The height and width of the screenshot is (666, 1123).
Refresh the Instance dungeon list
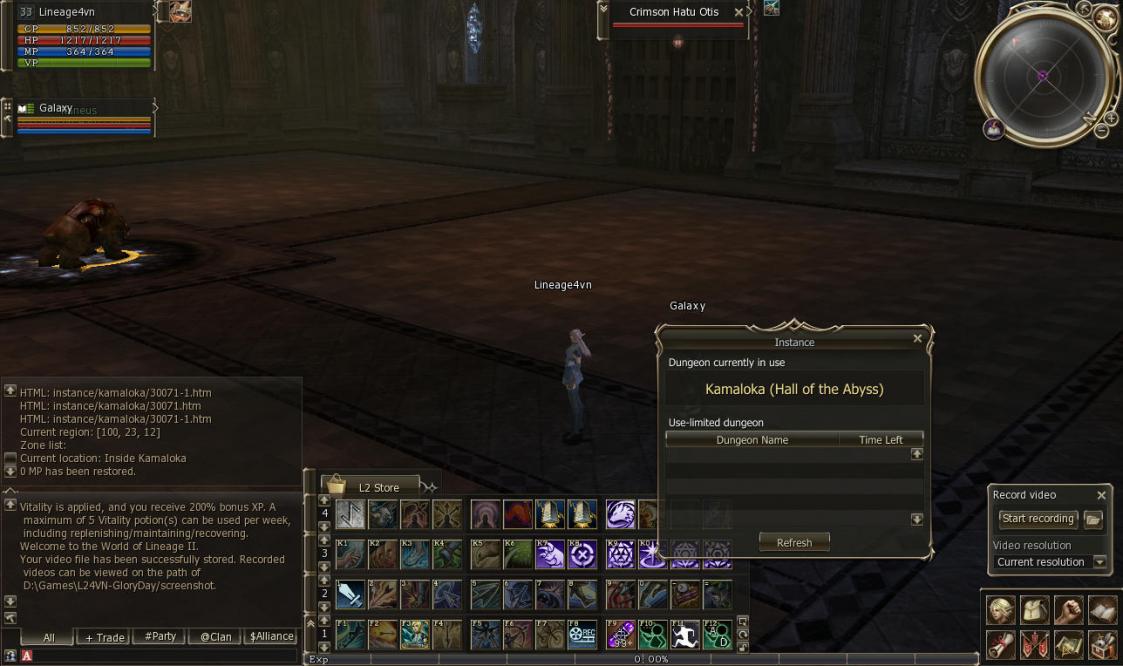tap(794, 543)
